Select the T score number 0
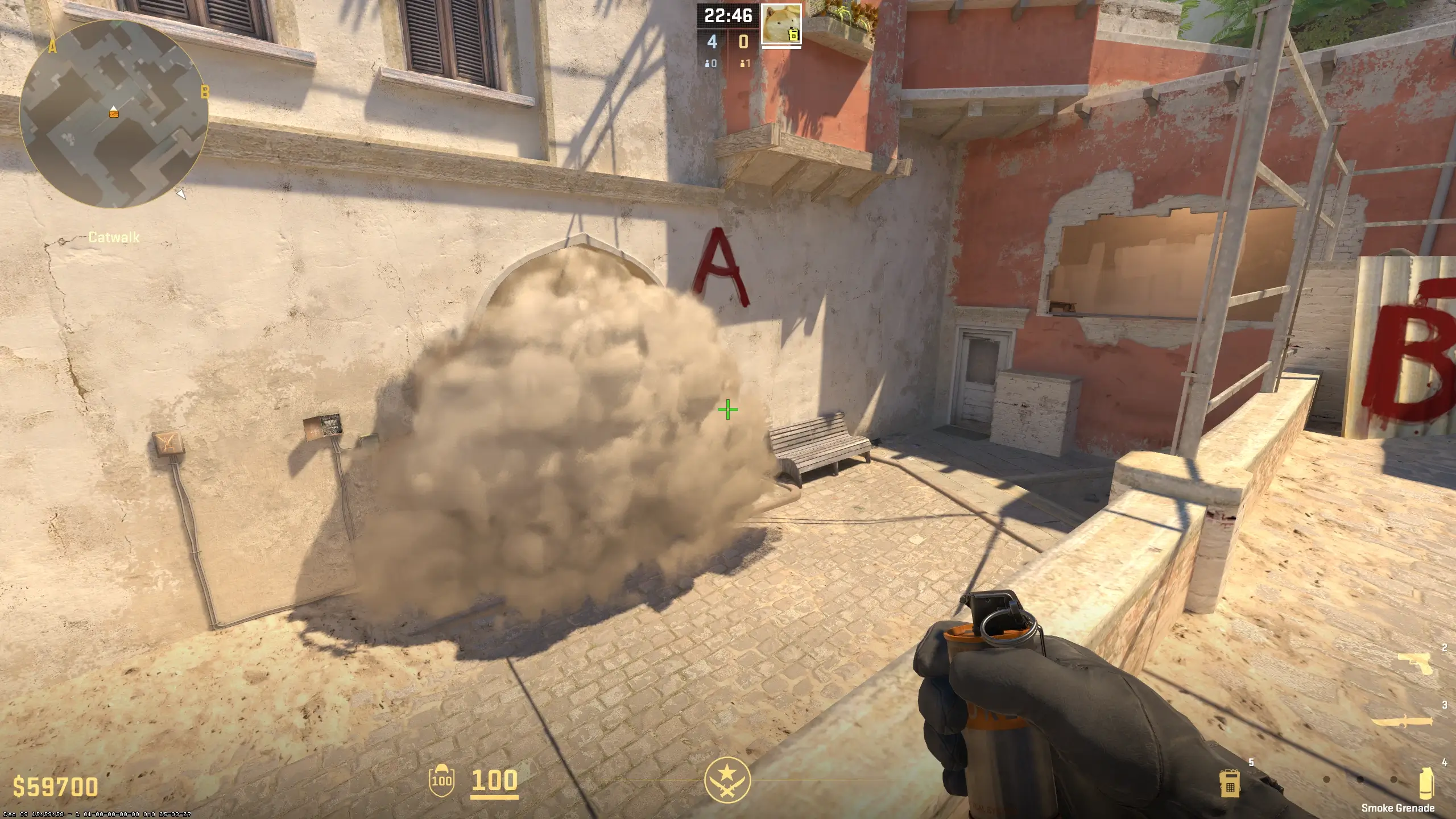 743,41
